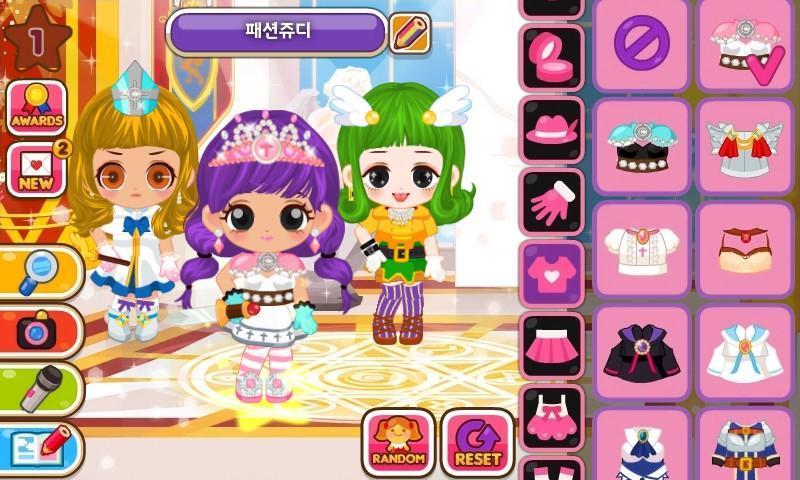Remove top with the no-item slot

tap(641, 44)
